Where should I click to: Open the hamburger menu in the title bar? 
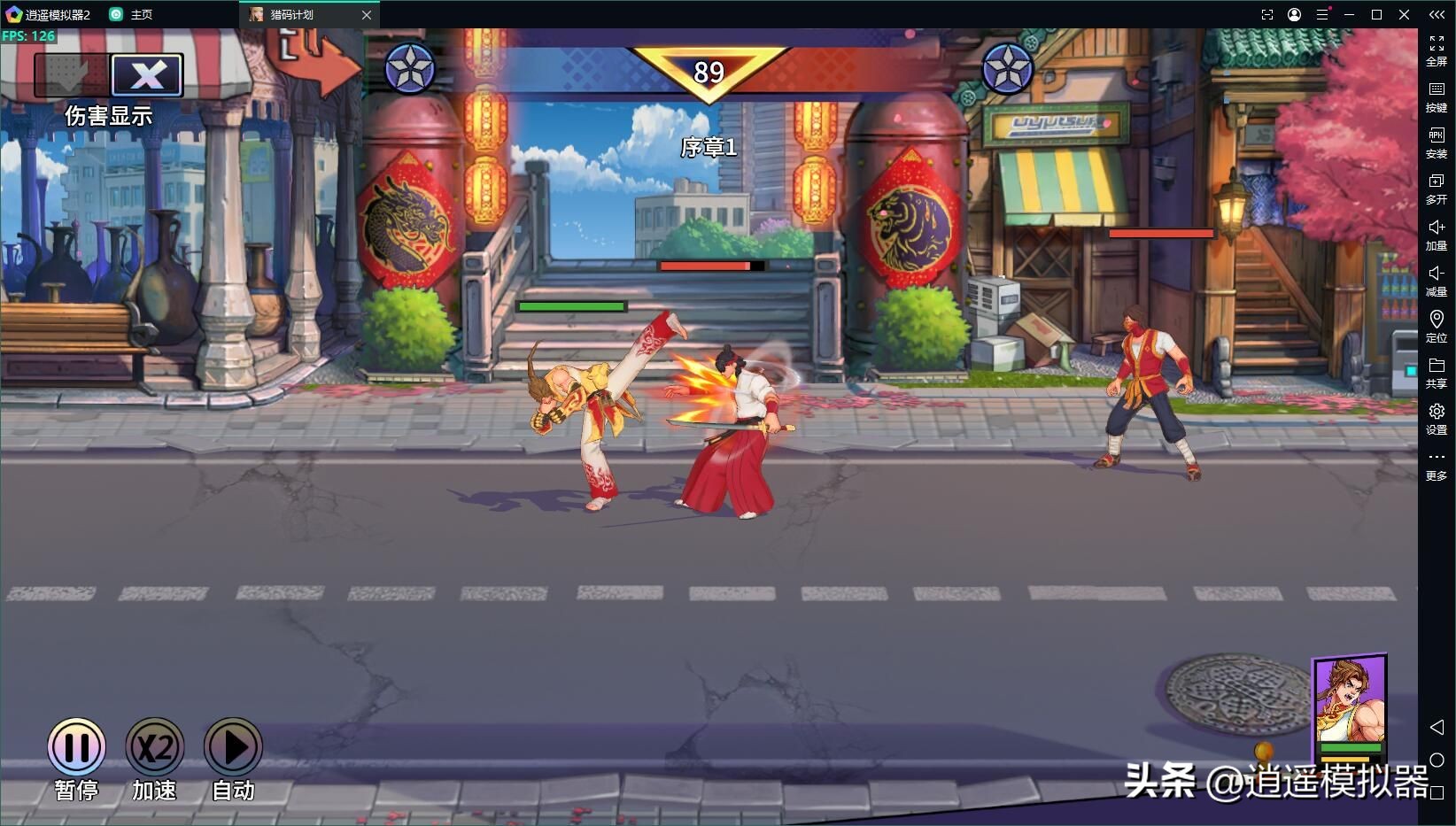(1323, 14)
